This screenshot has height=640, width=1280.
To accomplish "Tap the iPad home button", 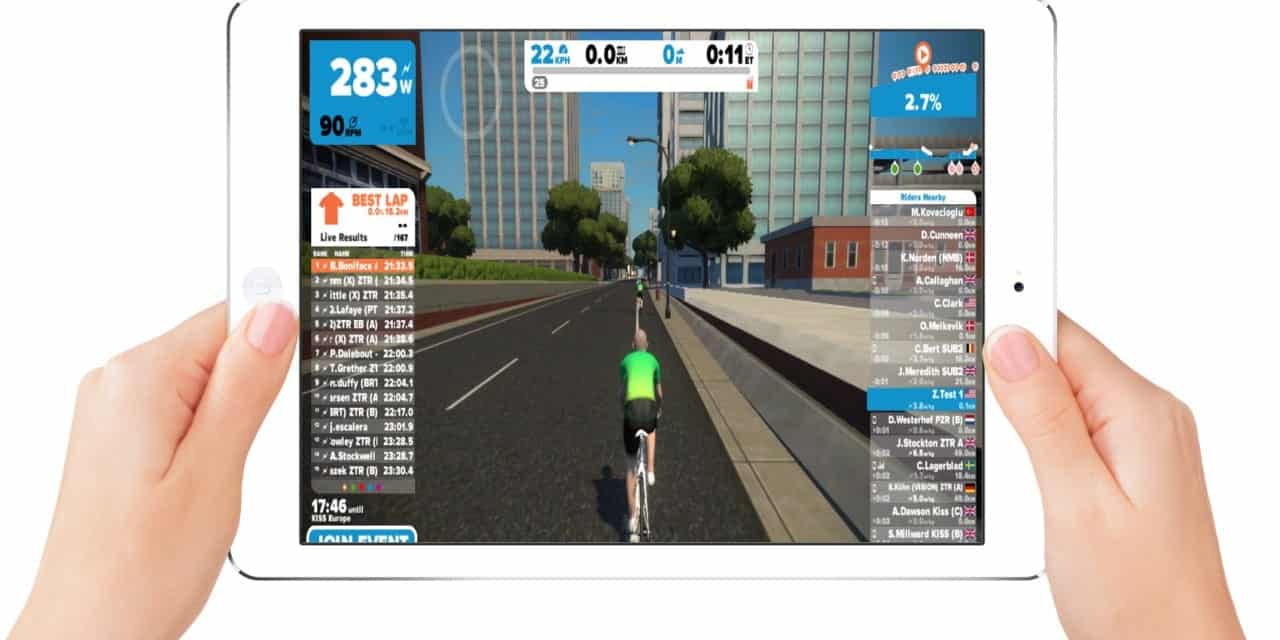I will (263, 286).
